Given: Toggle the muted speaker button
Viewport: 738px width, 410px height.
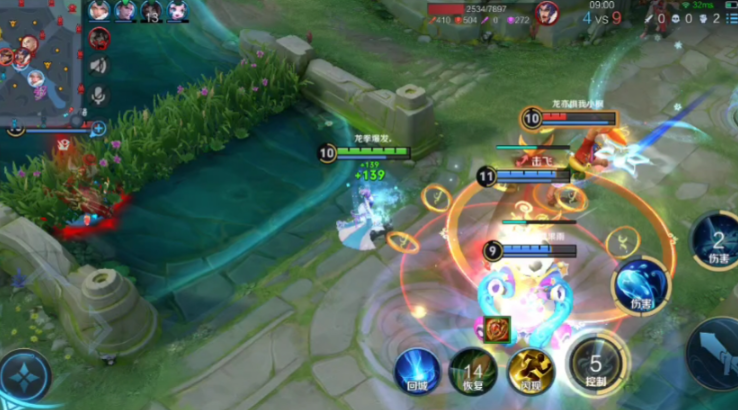Looking at the screenshot, I should [98, 66].
